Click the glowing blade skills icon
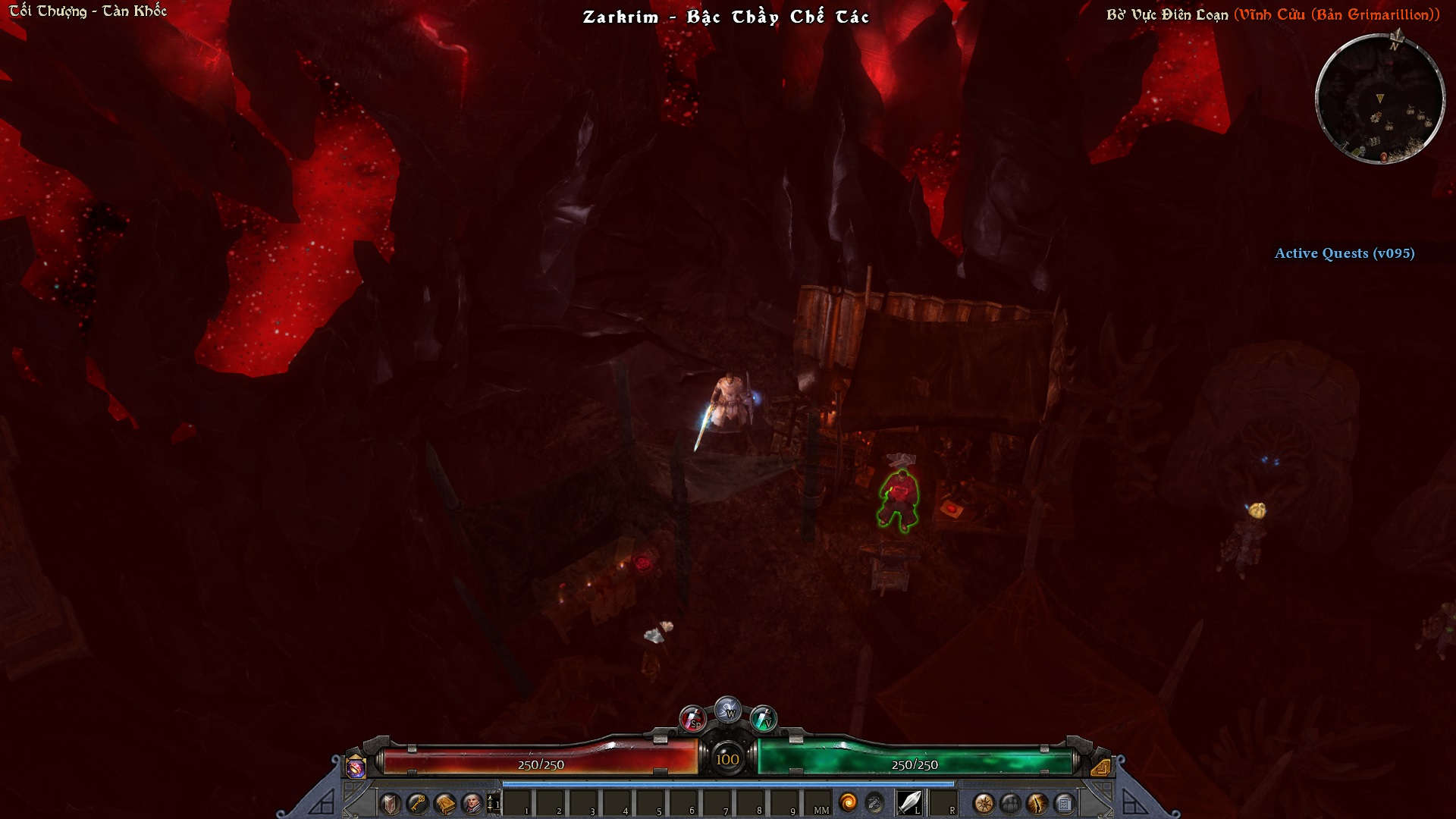This screenshot has height=819, width=1456. point(1037,803)
